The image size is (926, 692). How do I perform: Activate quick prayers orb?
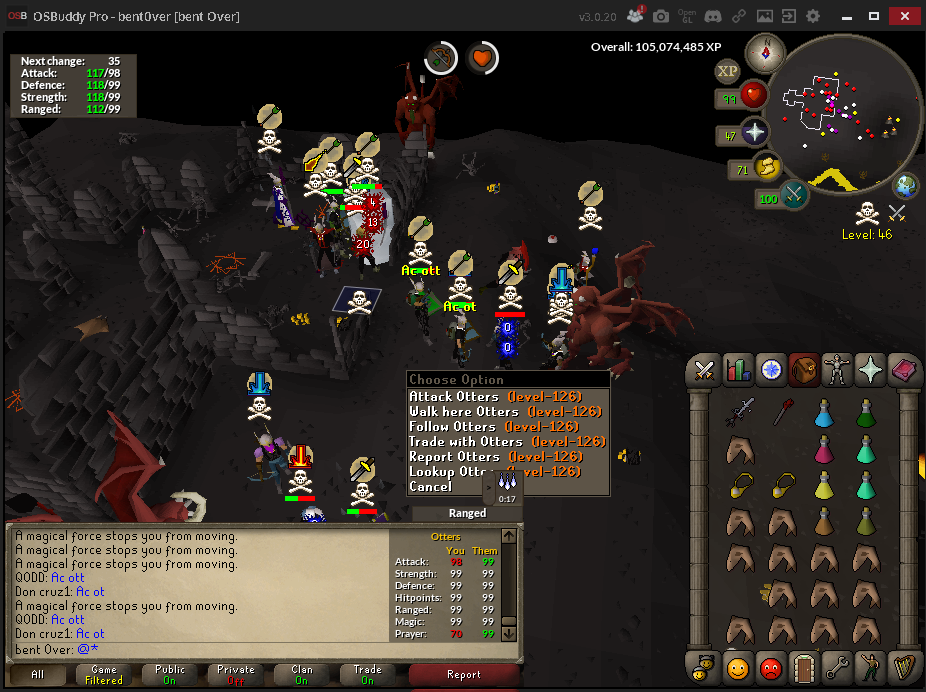(x=753, y=134)
